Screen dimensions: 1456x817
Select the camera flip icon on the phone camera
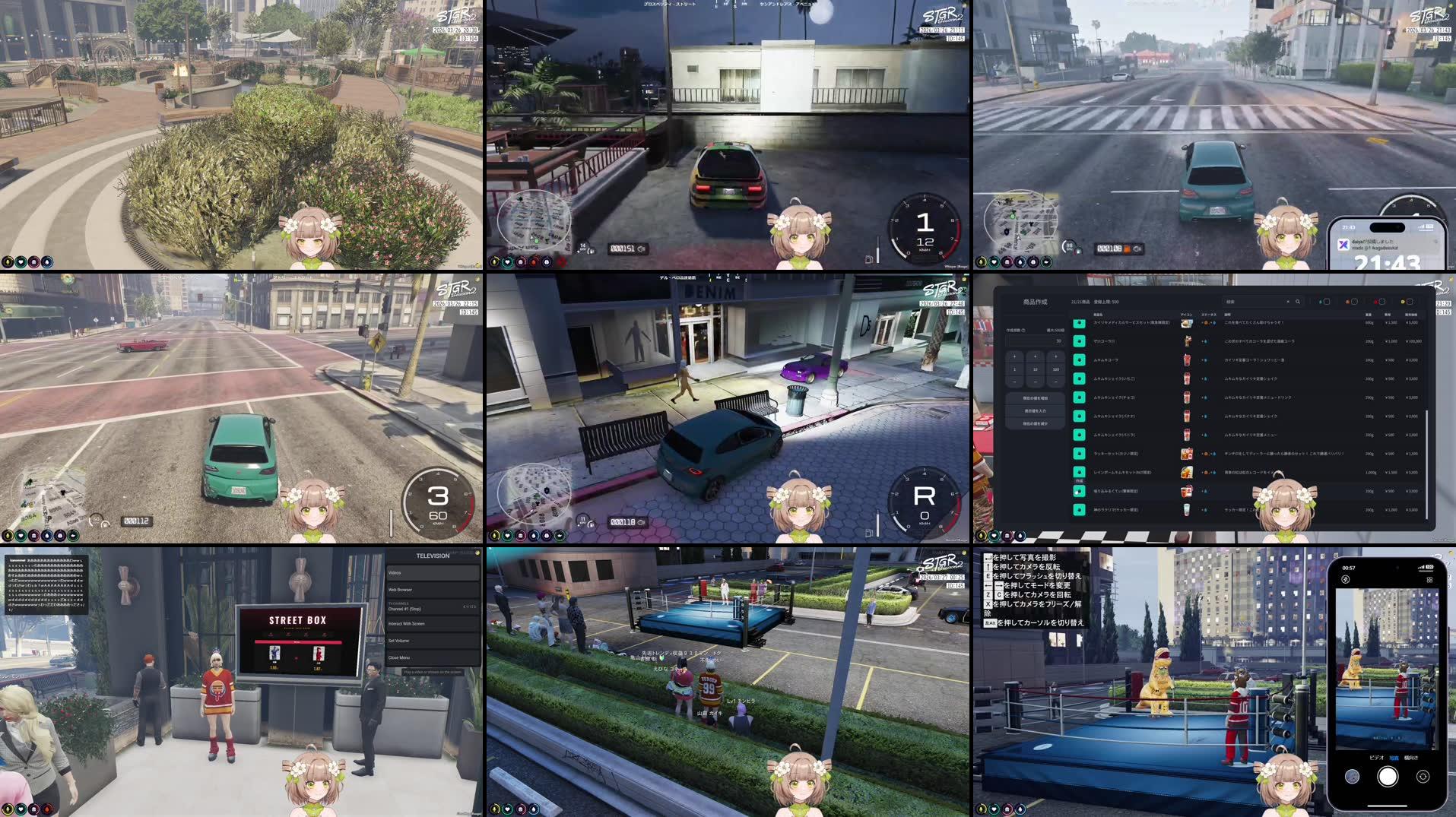click(x=1423, y=777)
